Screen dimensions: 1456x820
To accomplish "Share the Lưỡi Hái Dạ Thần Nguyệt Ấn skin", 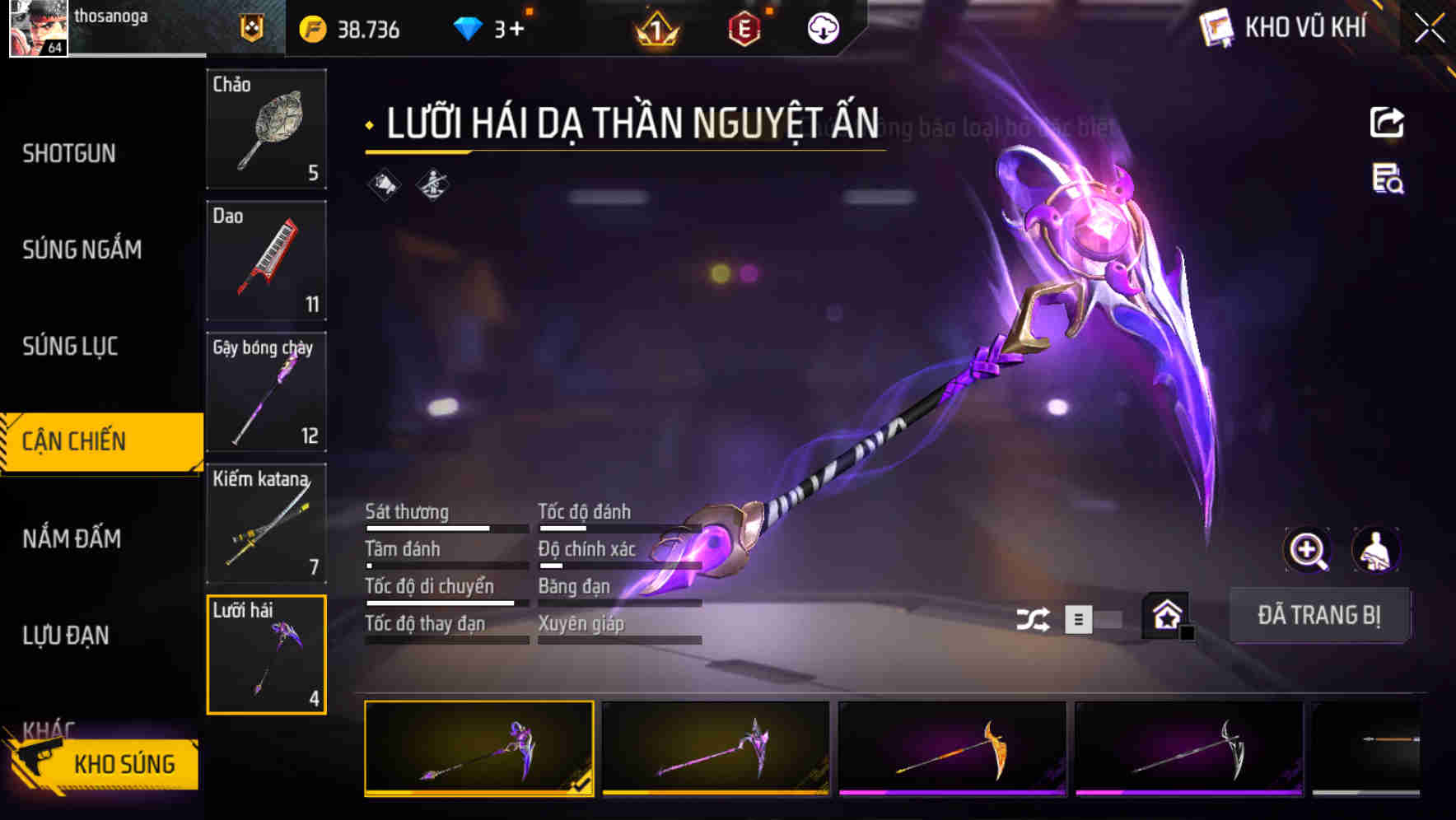I will (x=1386, y=122).
